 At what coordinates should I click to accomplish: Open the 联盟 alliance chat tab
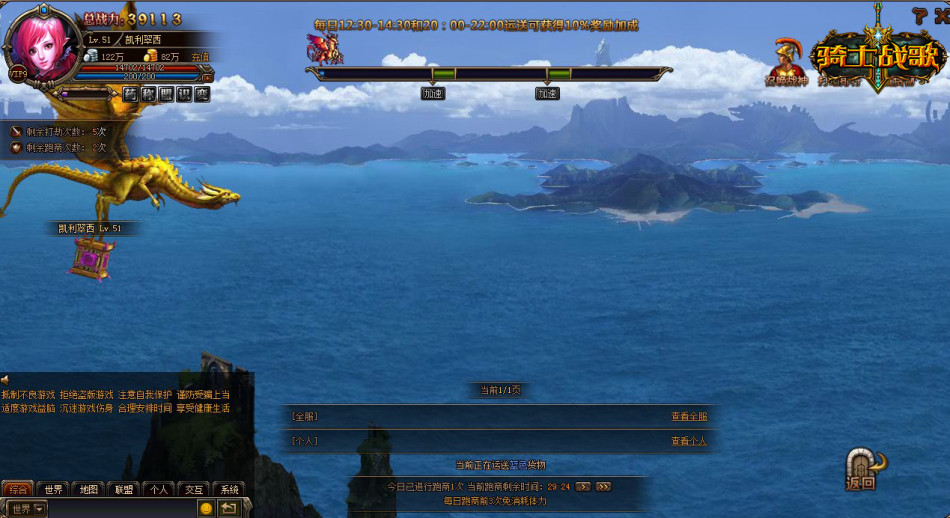[123, 489]
